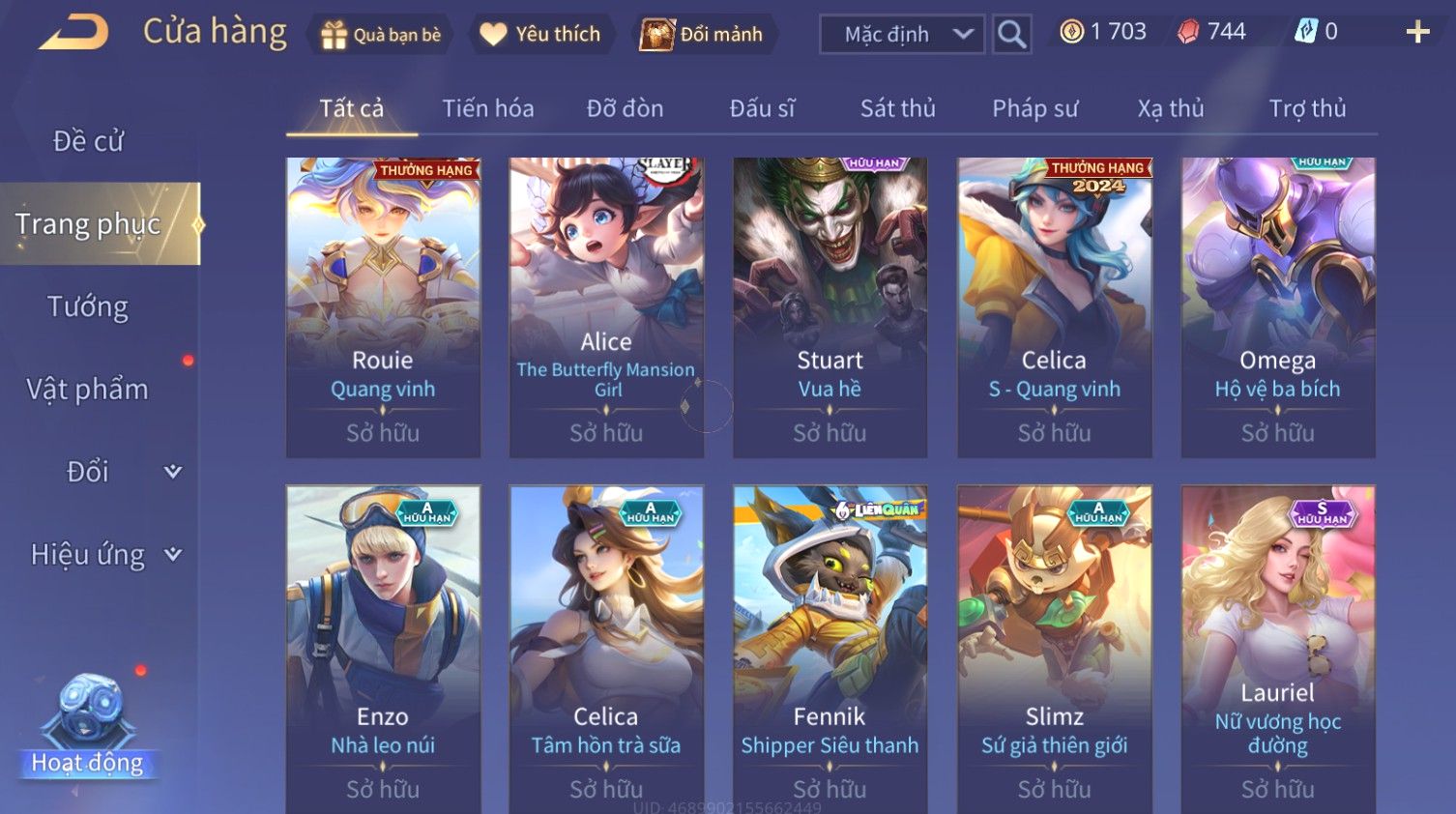The width and height of the screenshot is (1456, 814).
Task: Show the Sát thủ category
Action: point(897,108)
